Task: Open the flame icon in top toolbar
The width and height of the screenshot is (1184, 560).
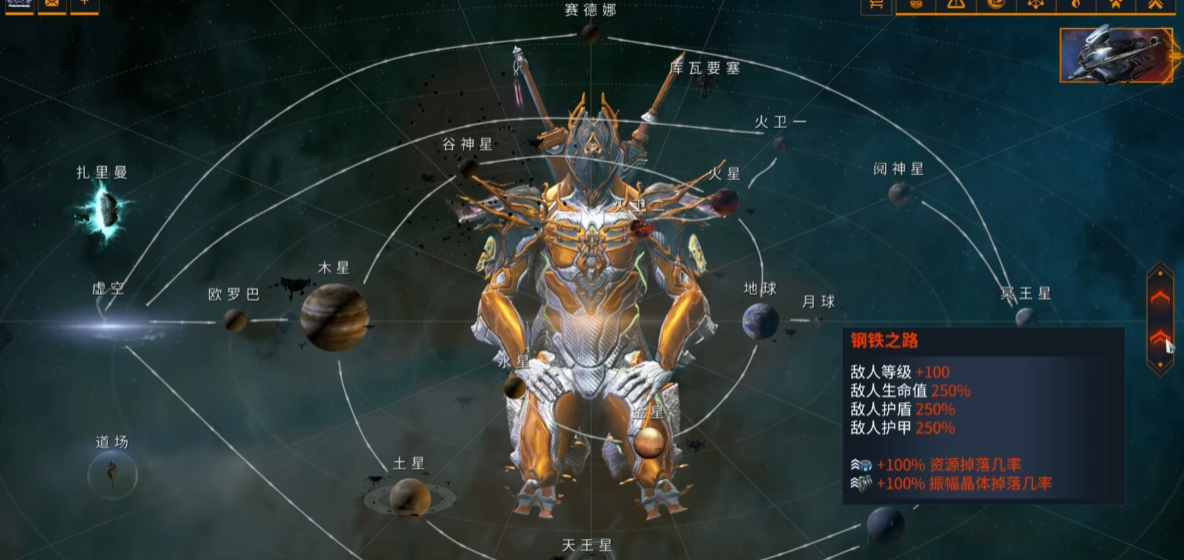Action: tap(1075, 5)
